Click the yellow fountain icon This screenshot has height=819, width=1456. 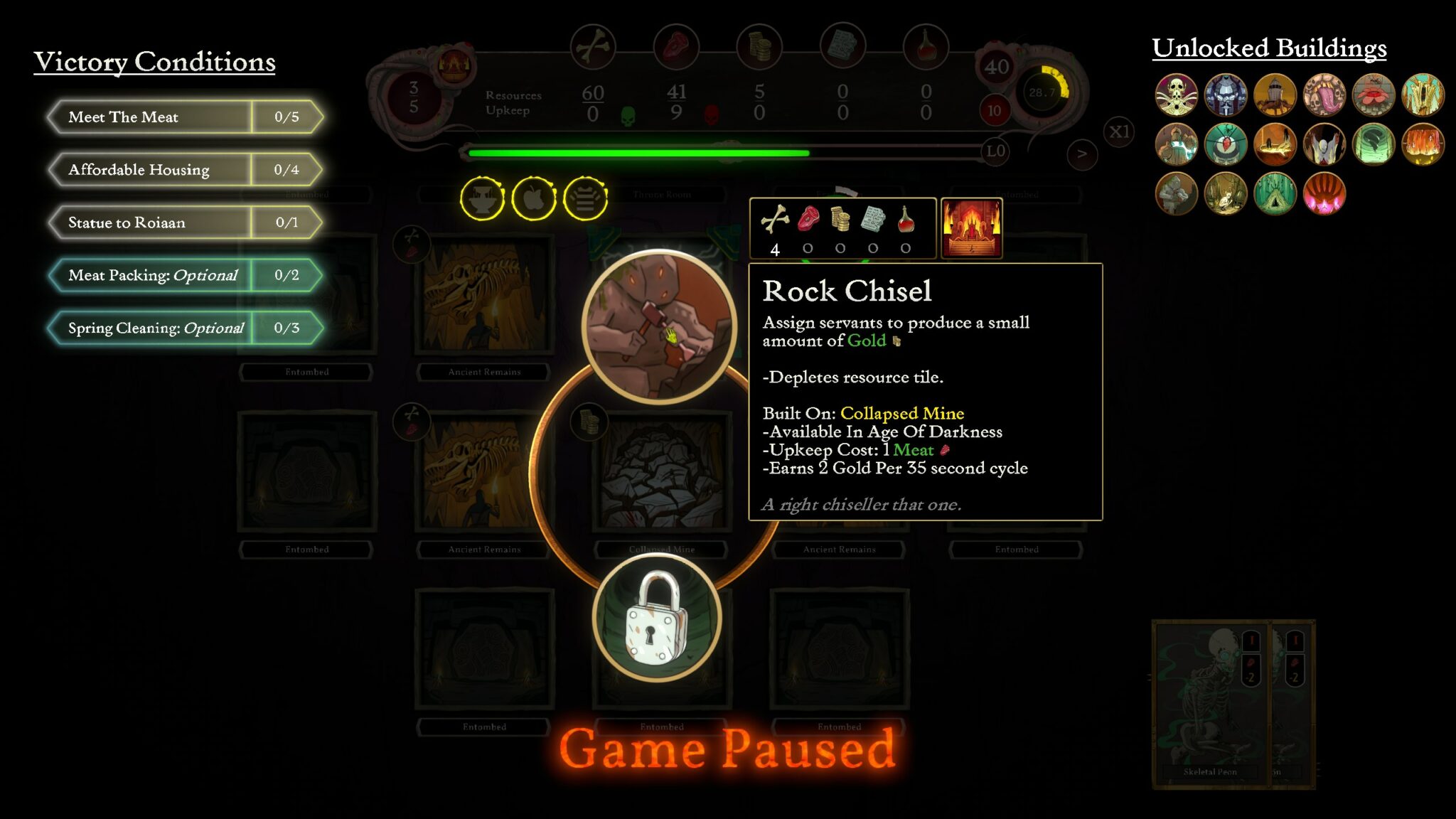click(482, 198)
